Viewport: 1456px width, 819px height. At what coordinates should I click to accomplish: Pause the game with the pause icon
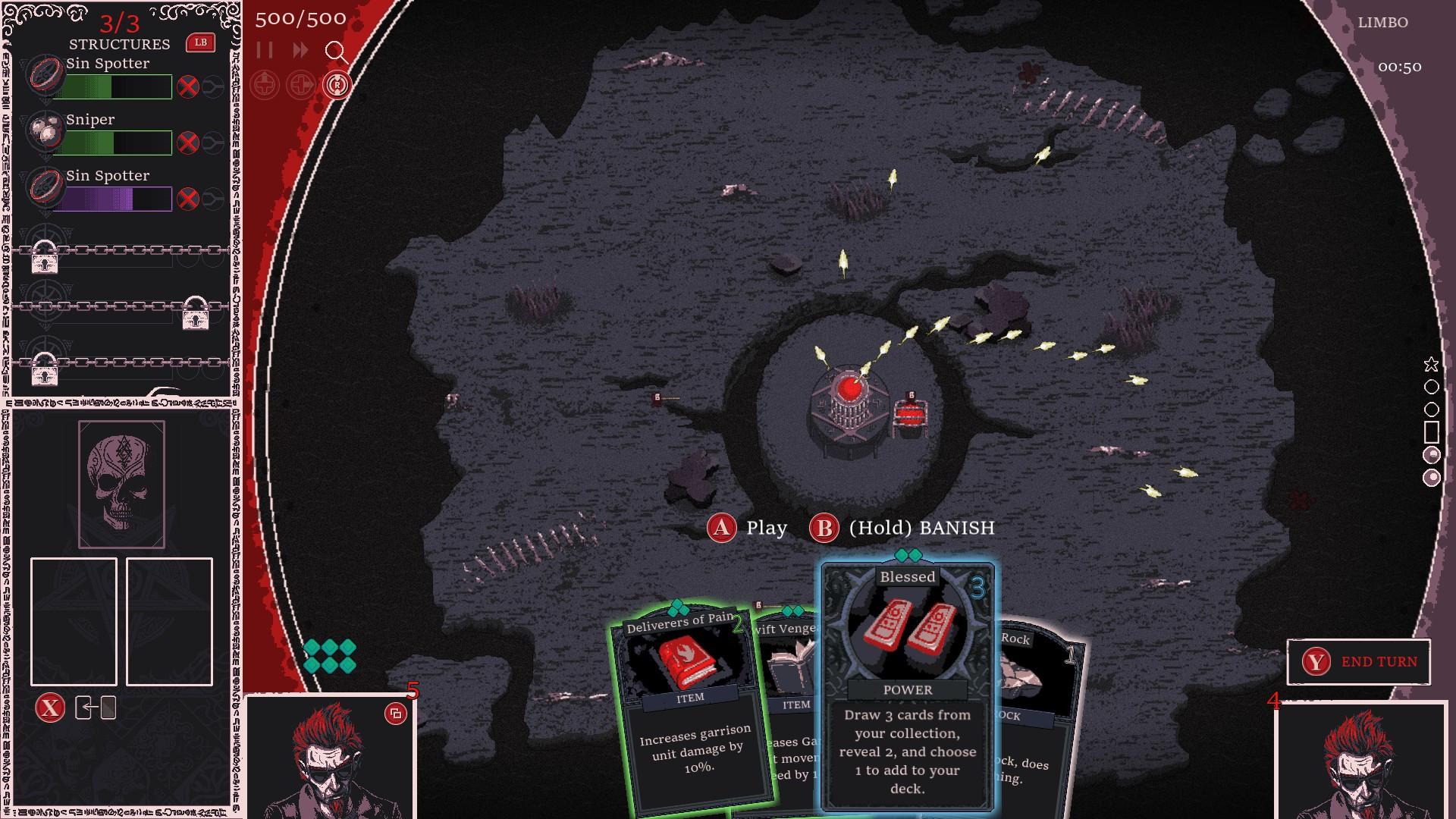265,50
